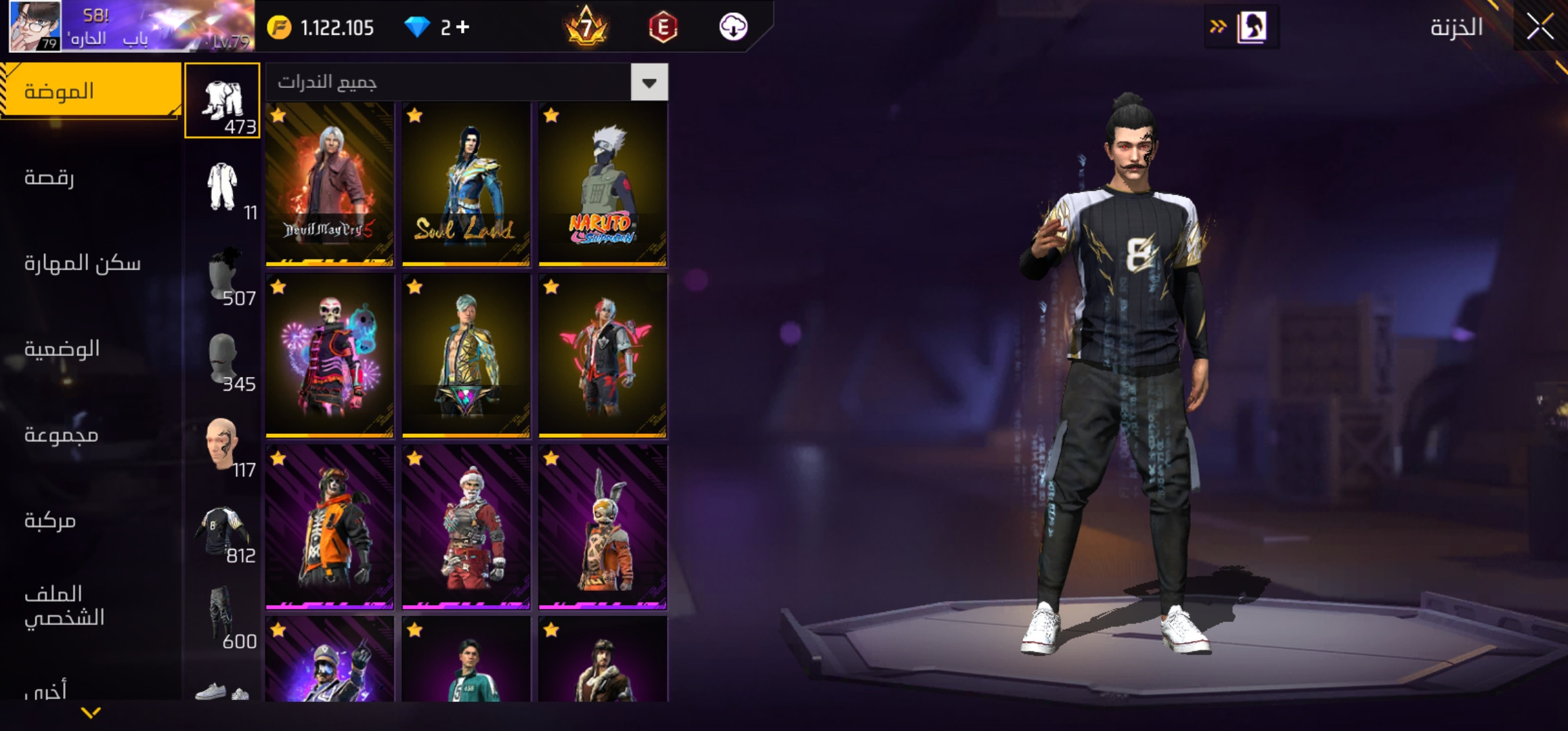The height and width of the screenshot is (731, 1568).
Task: Show the 473 outfit sets category
Action: 223,101
